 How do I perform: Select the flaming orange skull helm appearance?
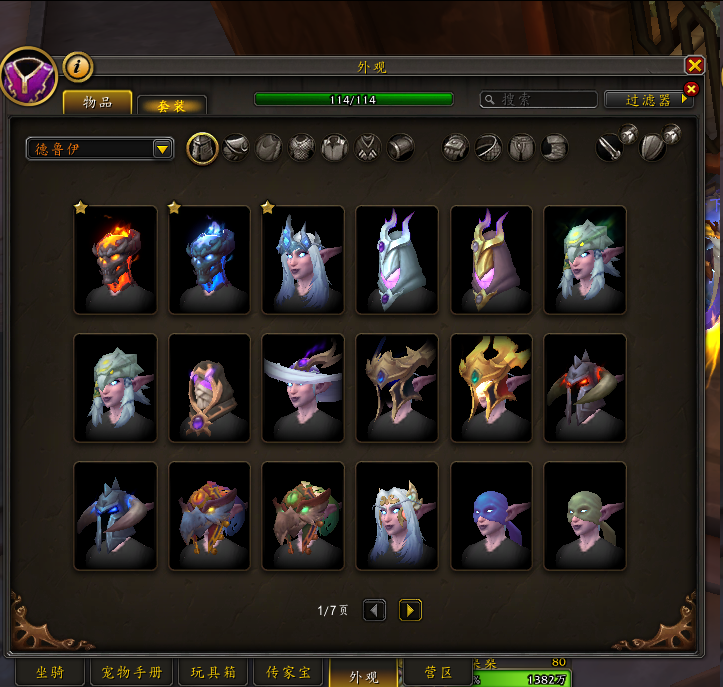116,260
